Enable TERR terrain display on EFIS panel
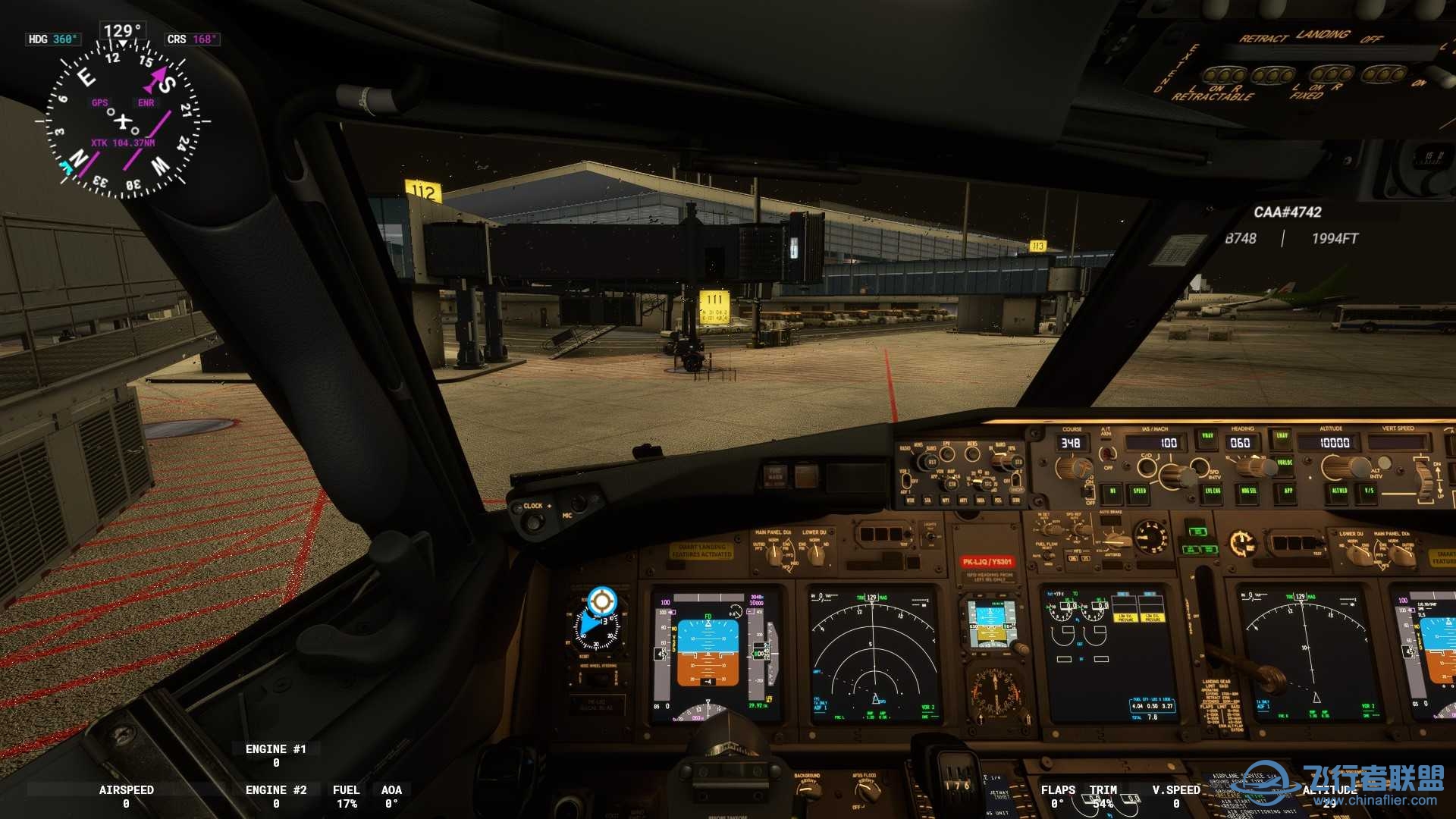This screenshot has width=1456, height=819. 1016,500
